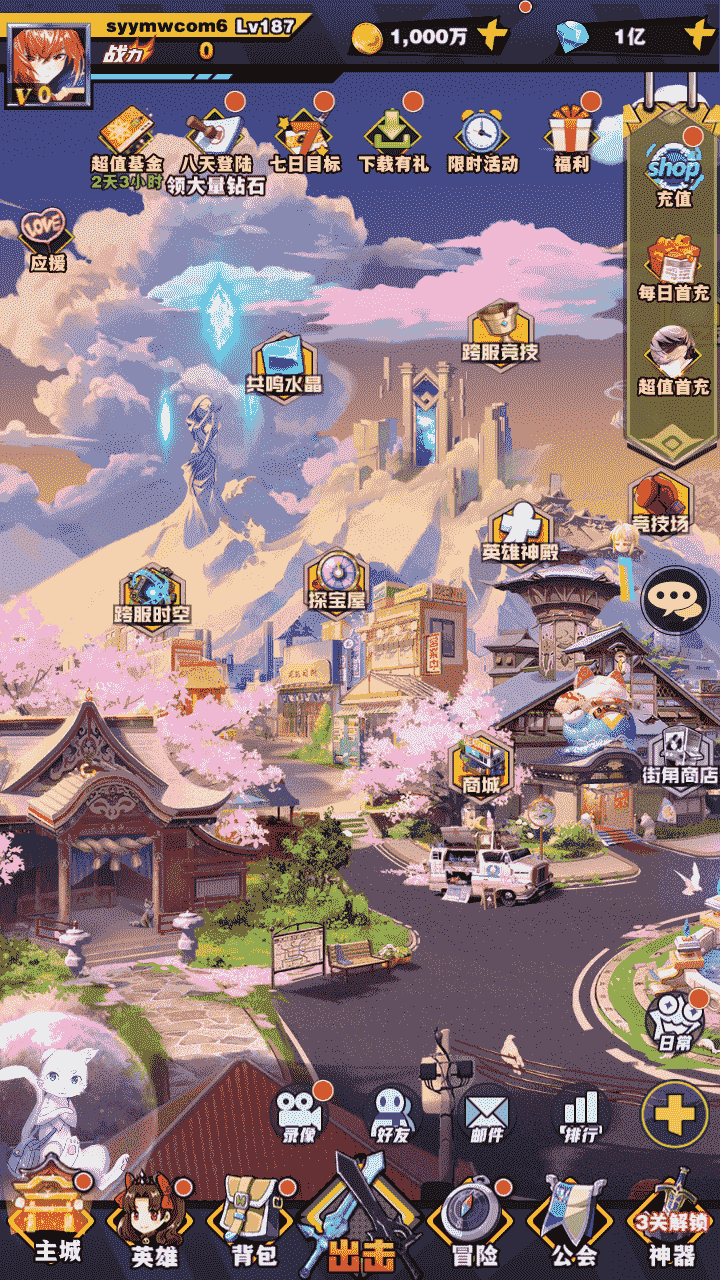Open the 超值基金 fund offer
This screenshot has height=1280, width=720.
coord(126,134)
